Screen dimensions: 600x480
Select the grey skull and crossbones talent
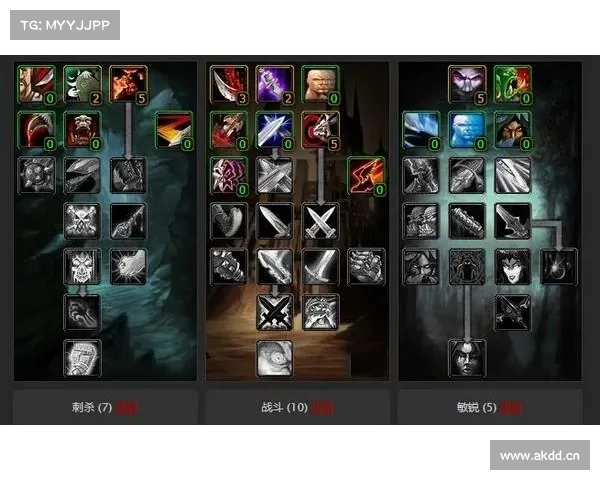click(x=82, y=220)
